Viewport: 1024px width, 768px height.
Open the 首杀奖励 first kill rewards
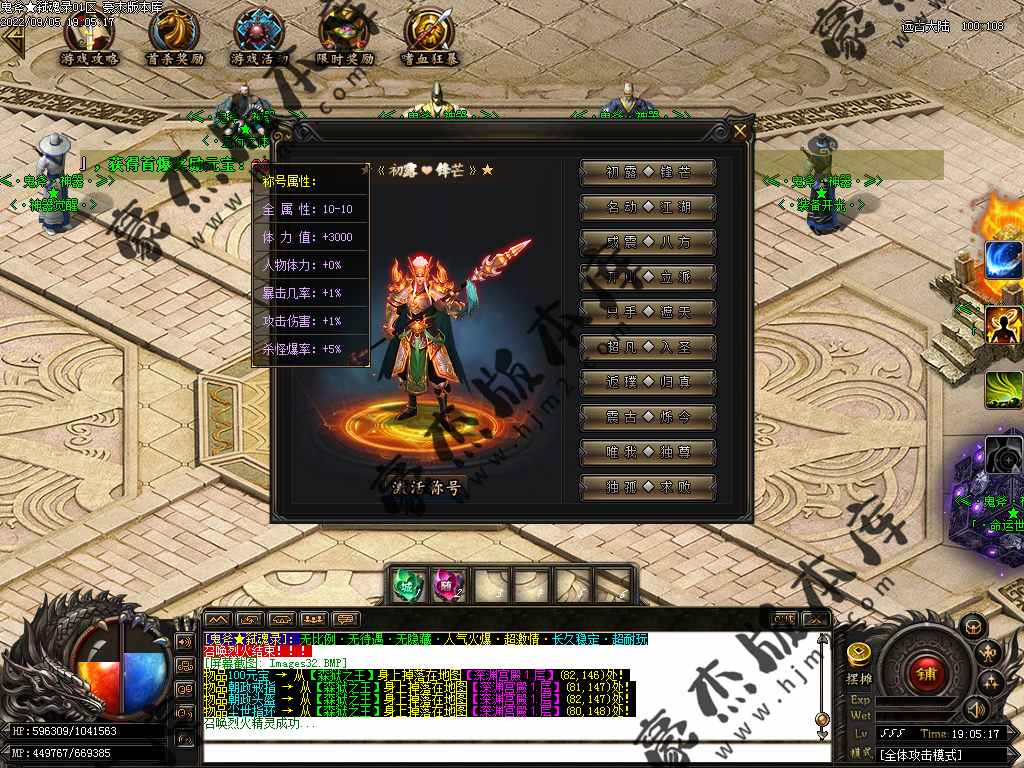click(x=174, y=36)
